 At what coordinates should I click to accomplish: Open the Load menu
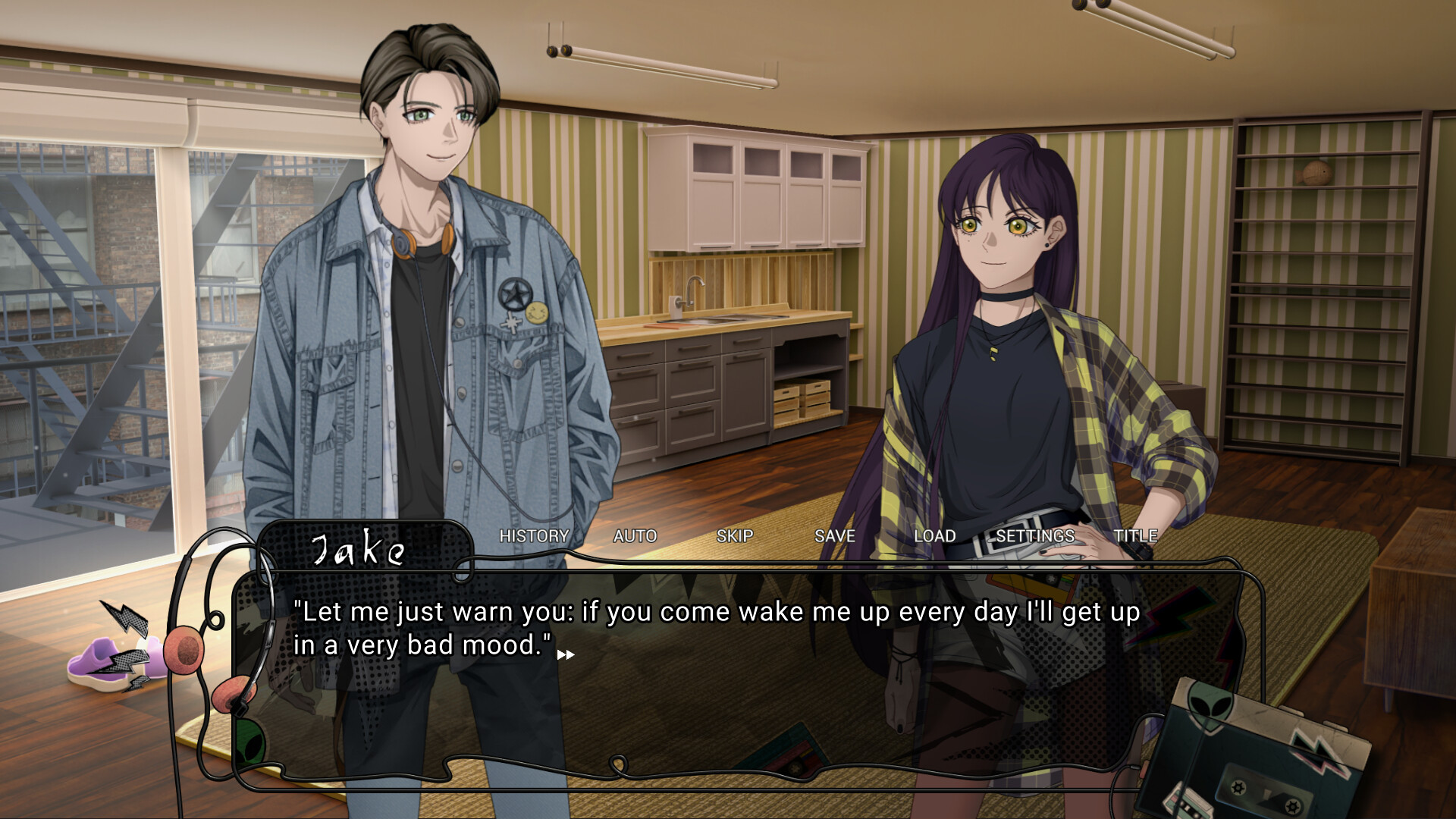click(x=934, y=536)
